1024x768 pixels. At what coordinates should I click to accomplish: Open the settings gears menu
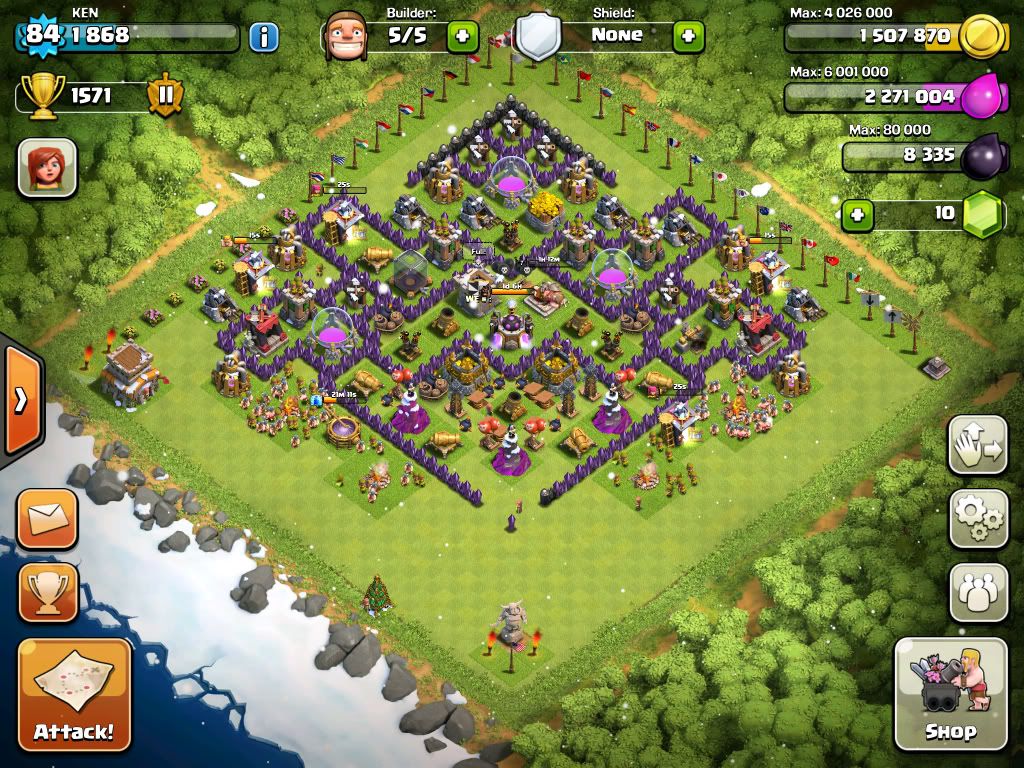[x=978, y=518]
